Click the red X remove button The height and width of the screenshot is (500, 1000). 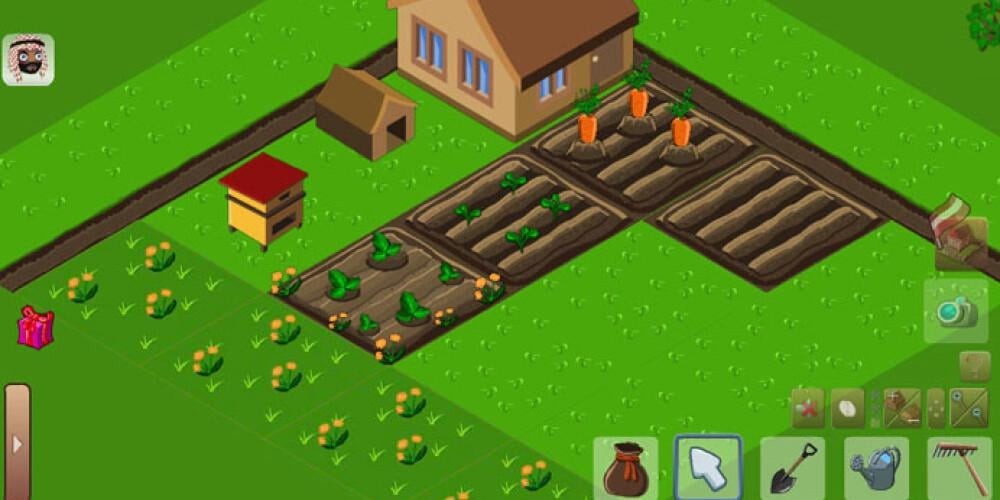click(808, 408)
